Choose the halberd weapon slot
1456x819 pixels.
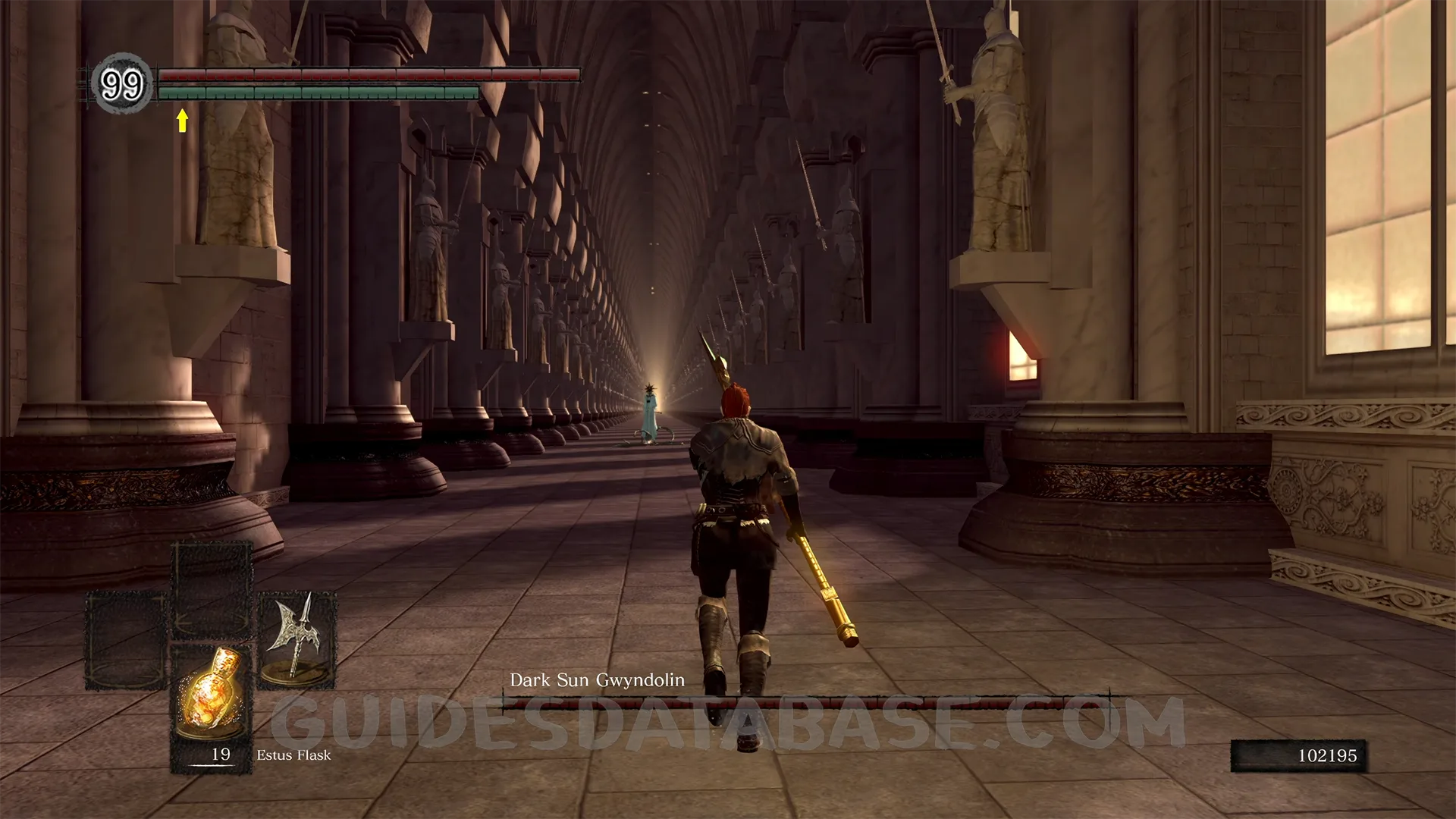point(297,639)
